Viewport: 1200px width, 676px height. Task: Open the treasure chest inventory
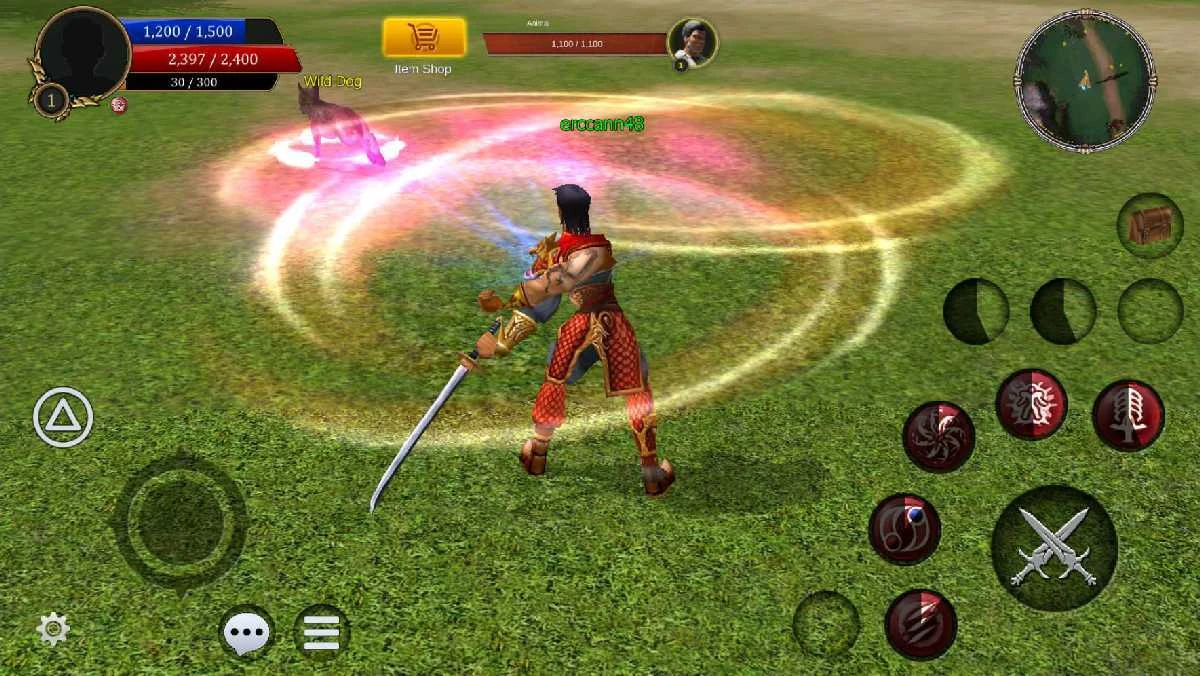[x=1150, y=226]
